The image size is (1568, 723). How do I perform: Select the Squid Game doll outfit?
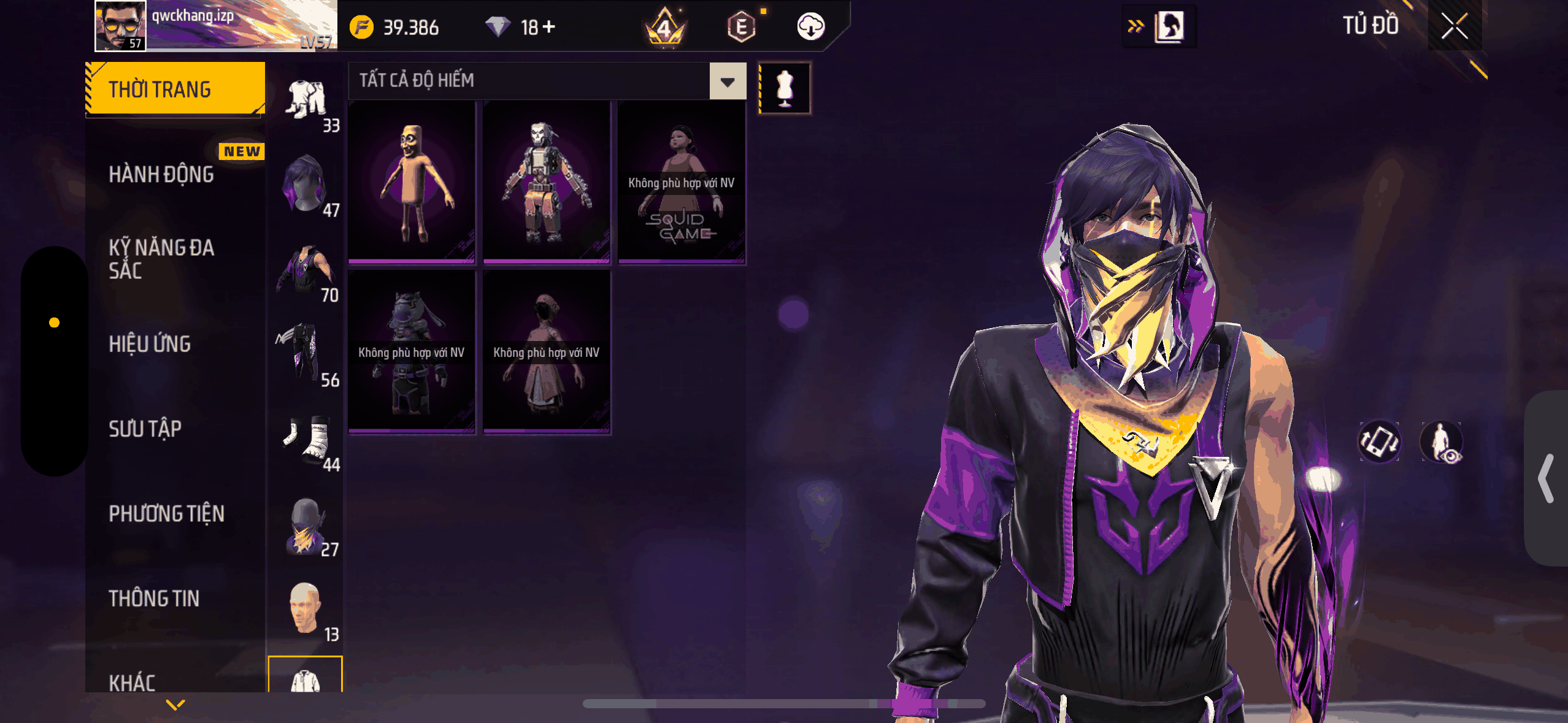point(681,183)
